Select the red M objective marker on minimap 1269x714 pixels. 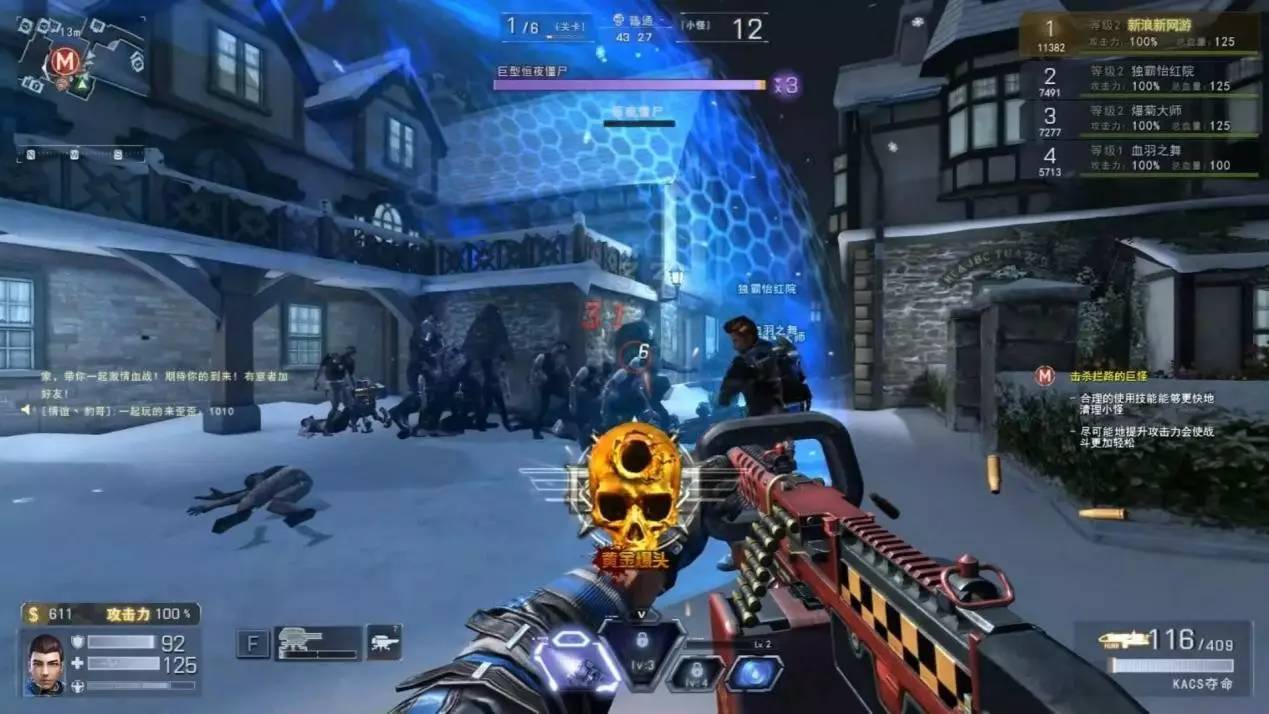pos(65,62)
